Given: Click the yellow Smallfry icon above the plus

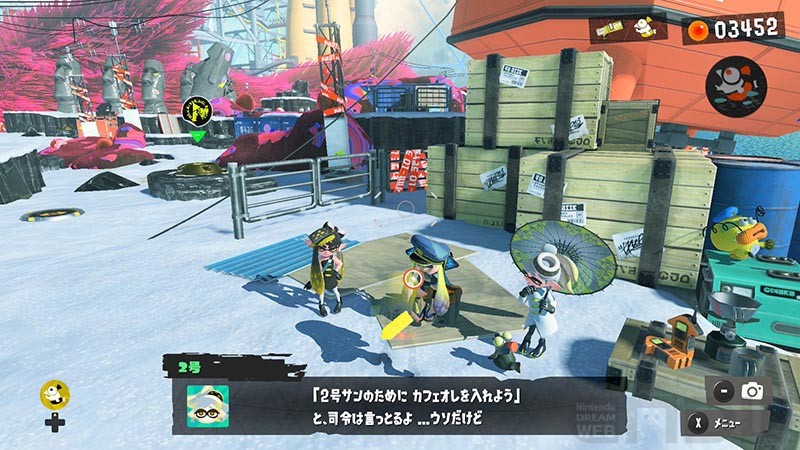Looking at the screenshot, I should pyautogui.click(x=54, y=394).
